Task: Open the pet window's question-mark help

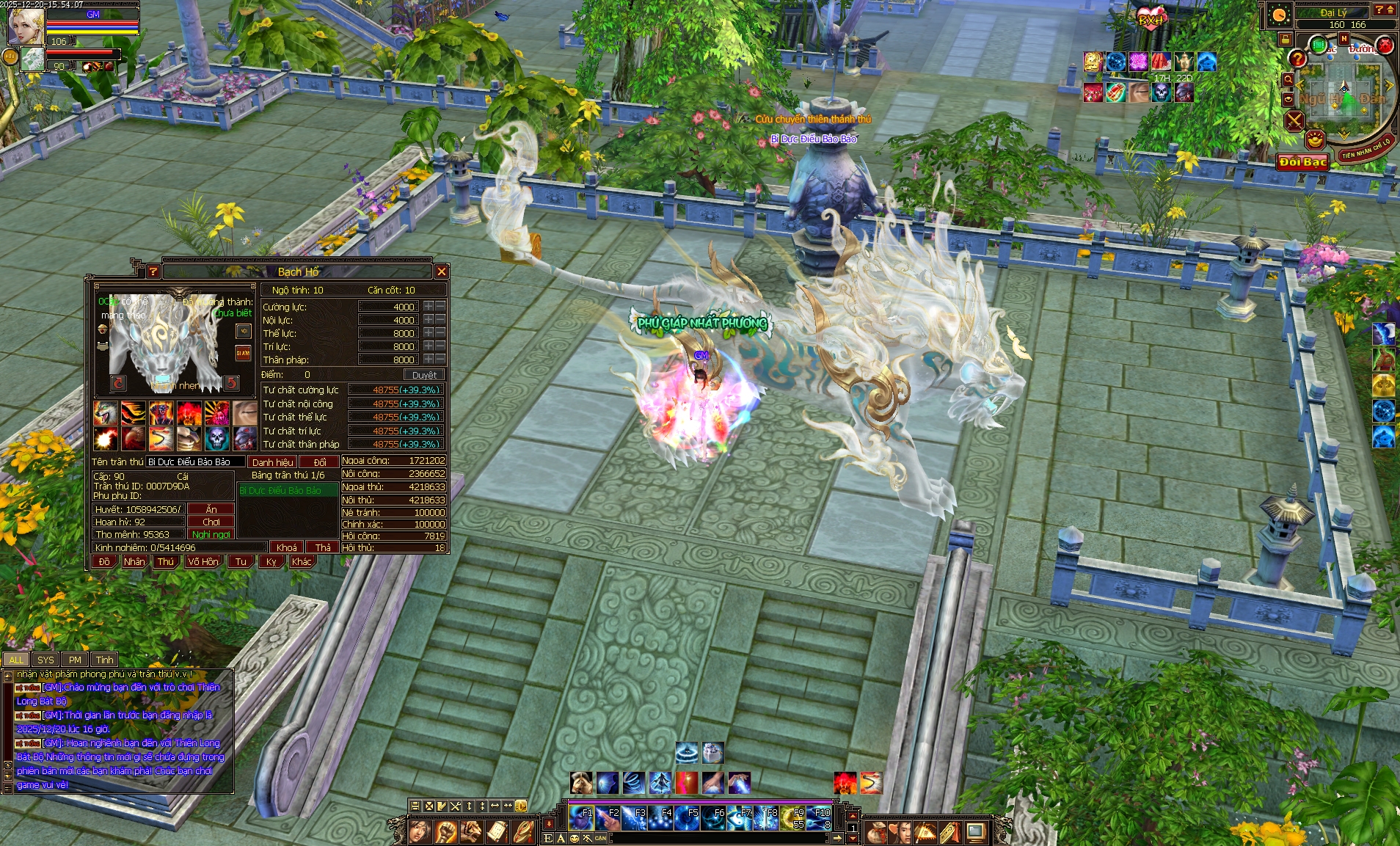Action: (x=153, y=271)
